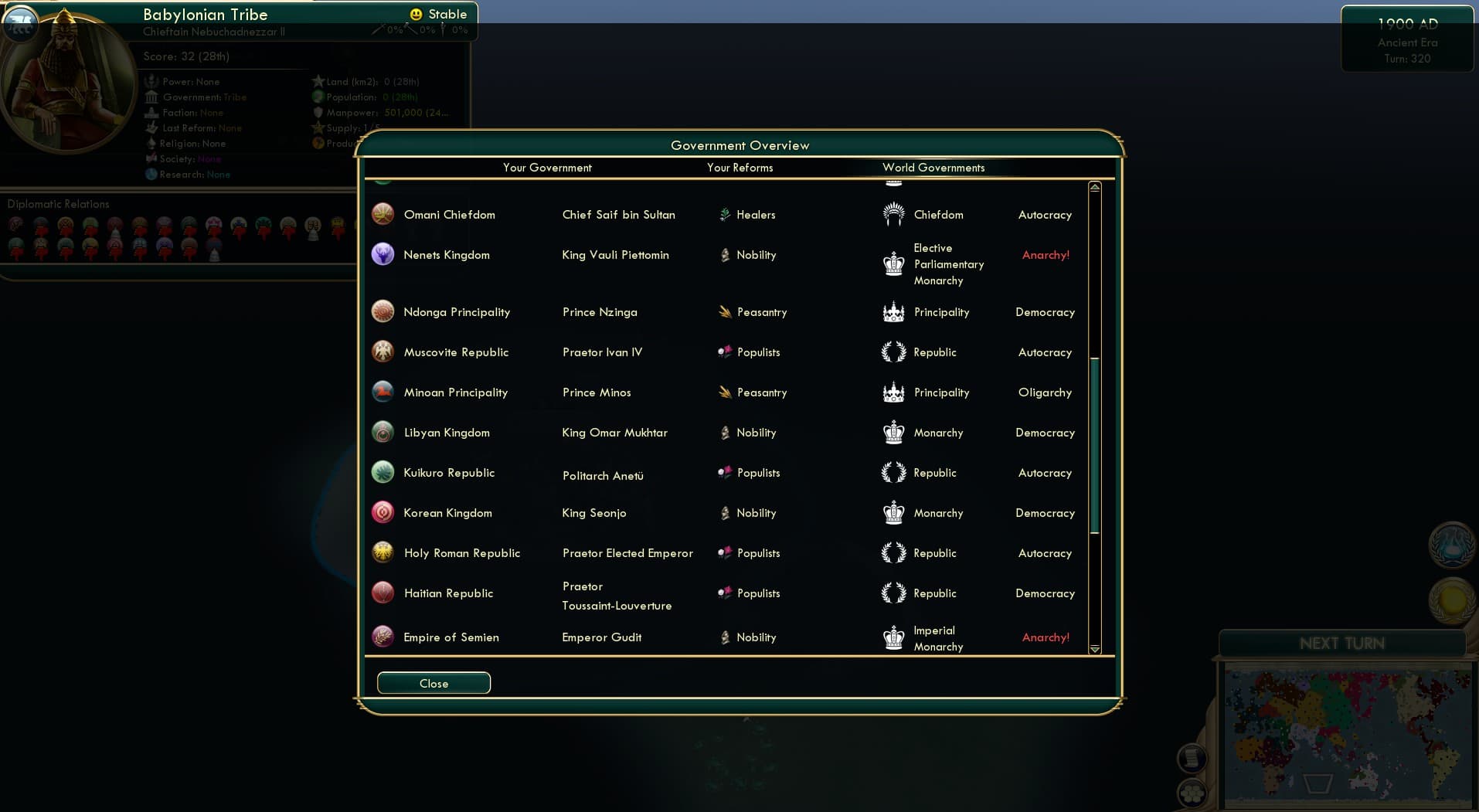Viewport: 1479px width, 812px height.
Task: Click the scroll-up arrow at the scrollbar top
Action: coord(1094,186)
